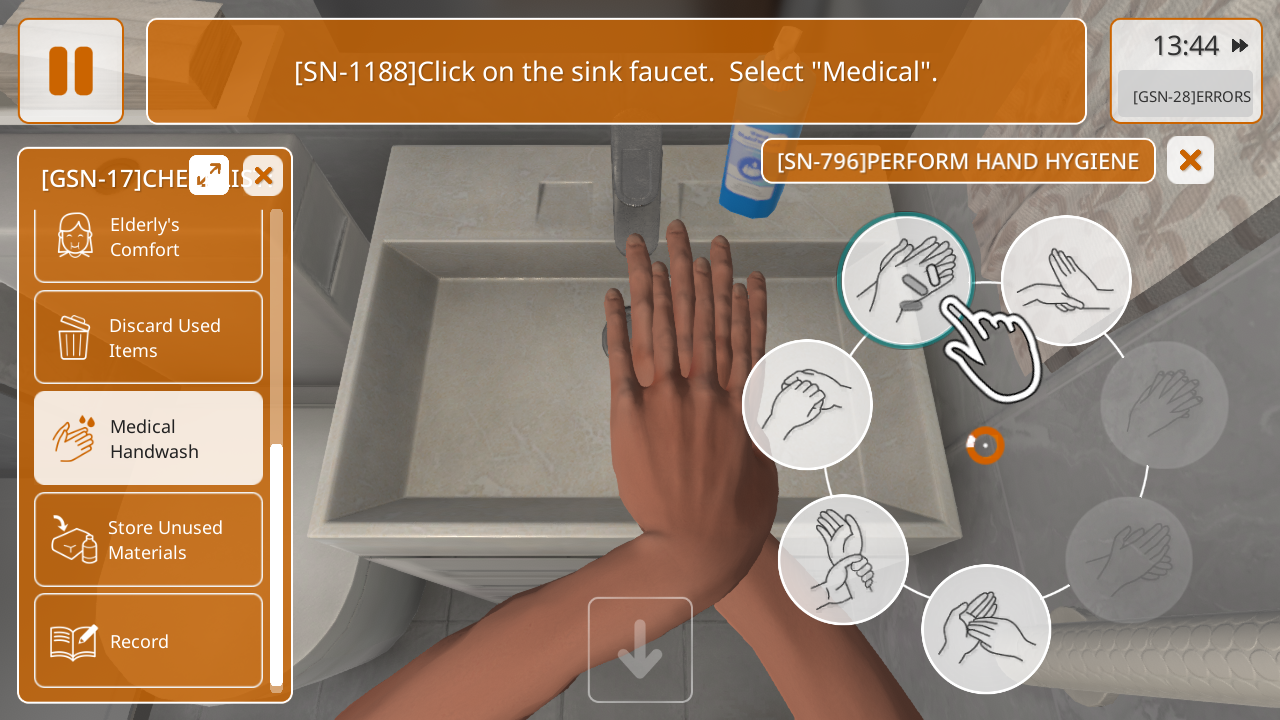Viewport: 1280px width, 720px height.
Task: Fast-forward the timer
Action: pyautogui.click(x=1240, y=45)
